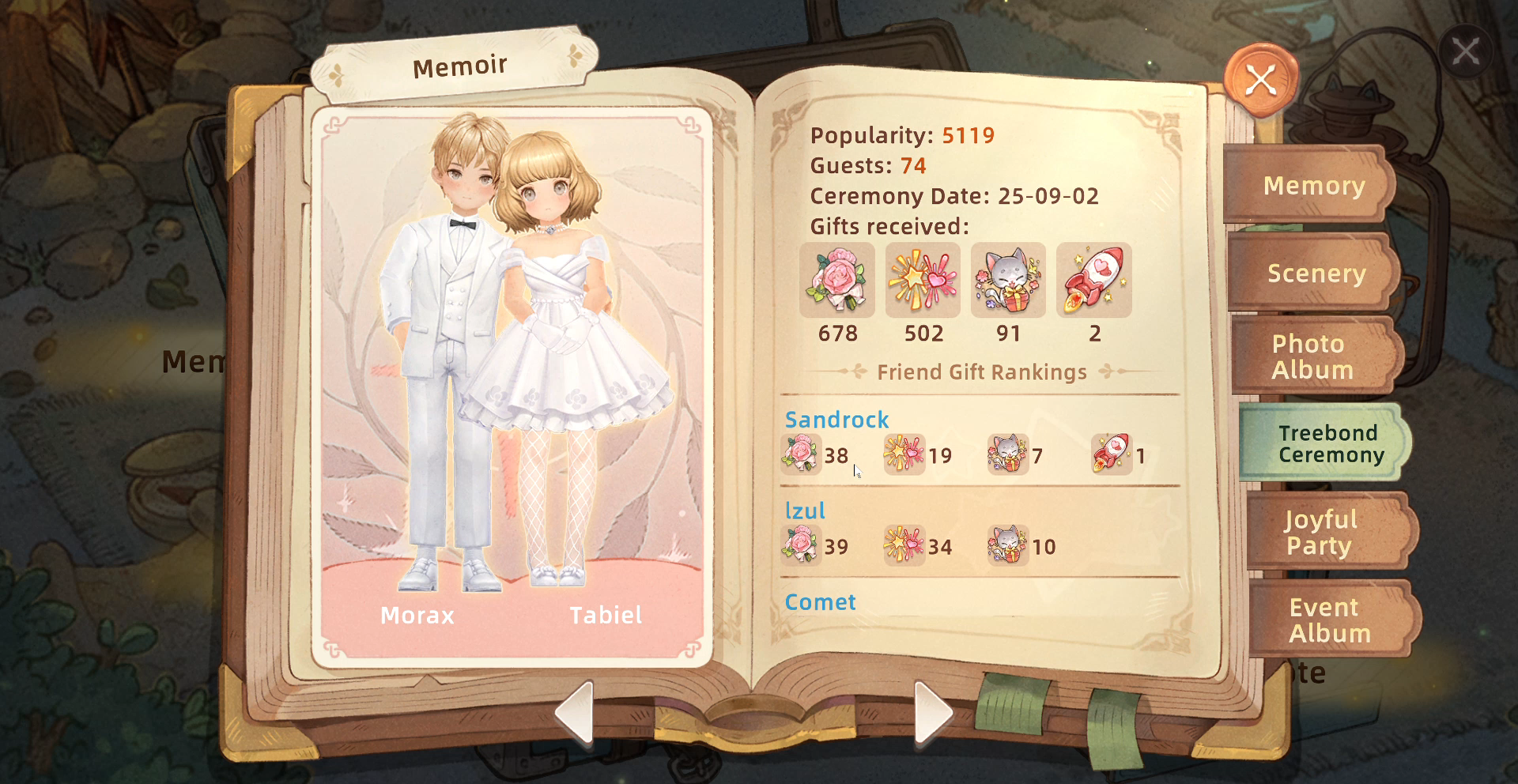Go to the Joyful Party tab
The height and width of the screenshot is (784, 1518).
[1320, 532]
